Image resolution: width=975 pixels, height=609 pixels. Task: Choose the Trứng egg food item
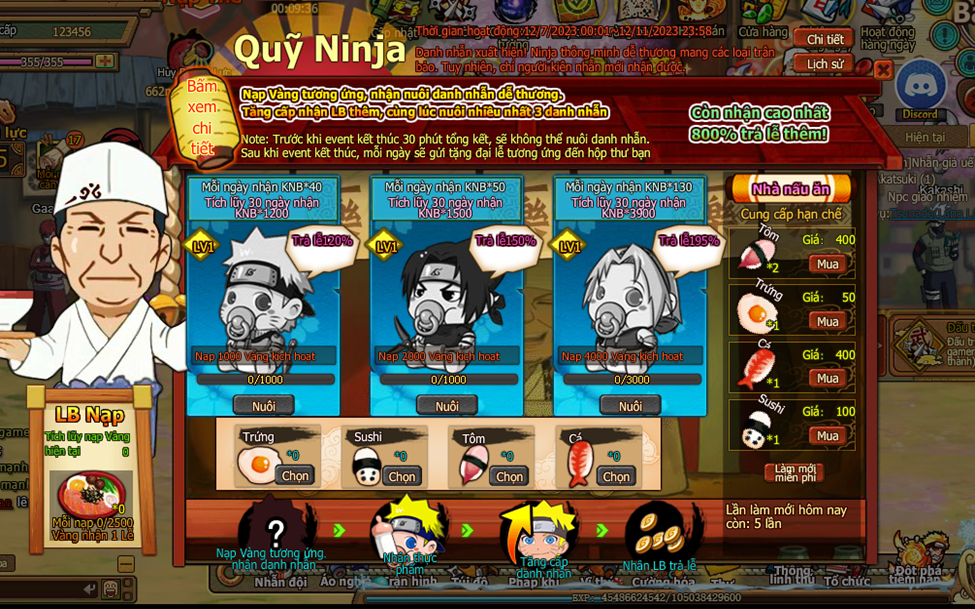click(295, 476)
